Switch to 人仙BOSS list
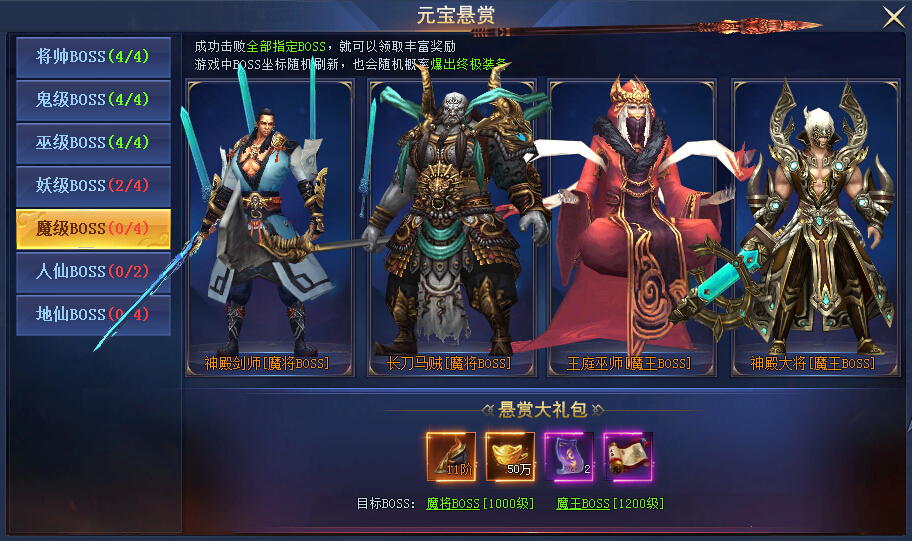The image size is (912, 541). [x=93, y=272]
